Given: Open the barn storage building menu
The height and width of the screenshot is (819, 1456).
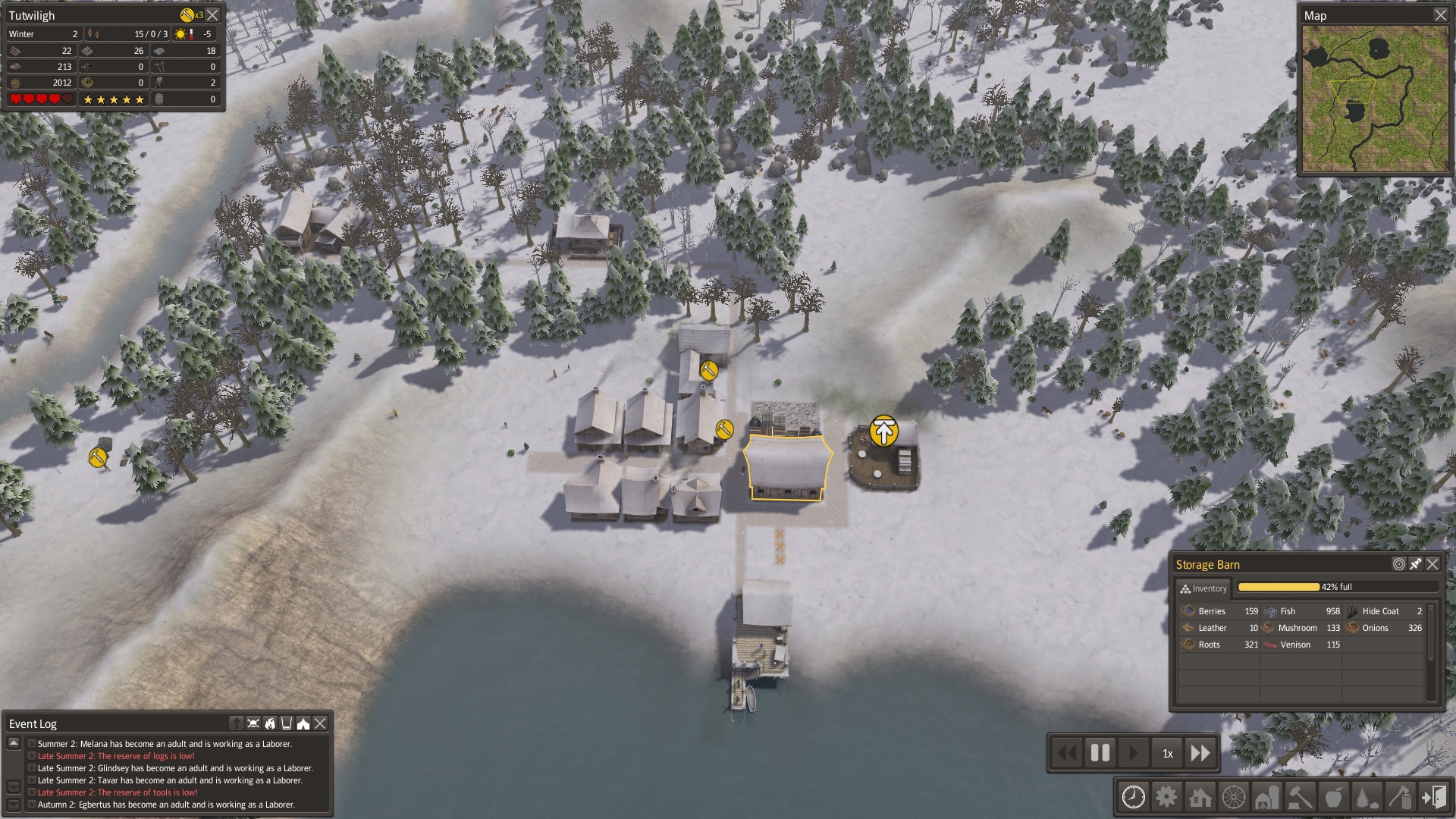Looking at the screenshot, I should pyautogui.click(x=1266, y=797).
